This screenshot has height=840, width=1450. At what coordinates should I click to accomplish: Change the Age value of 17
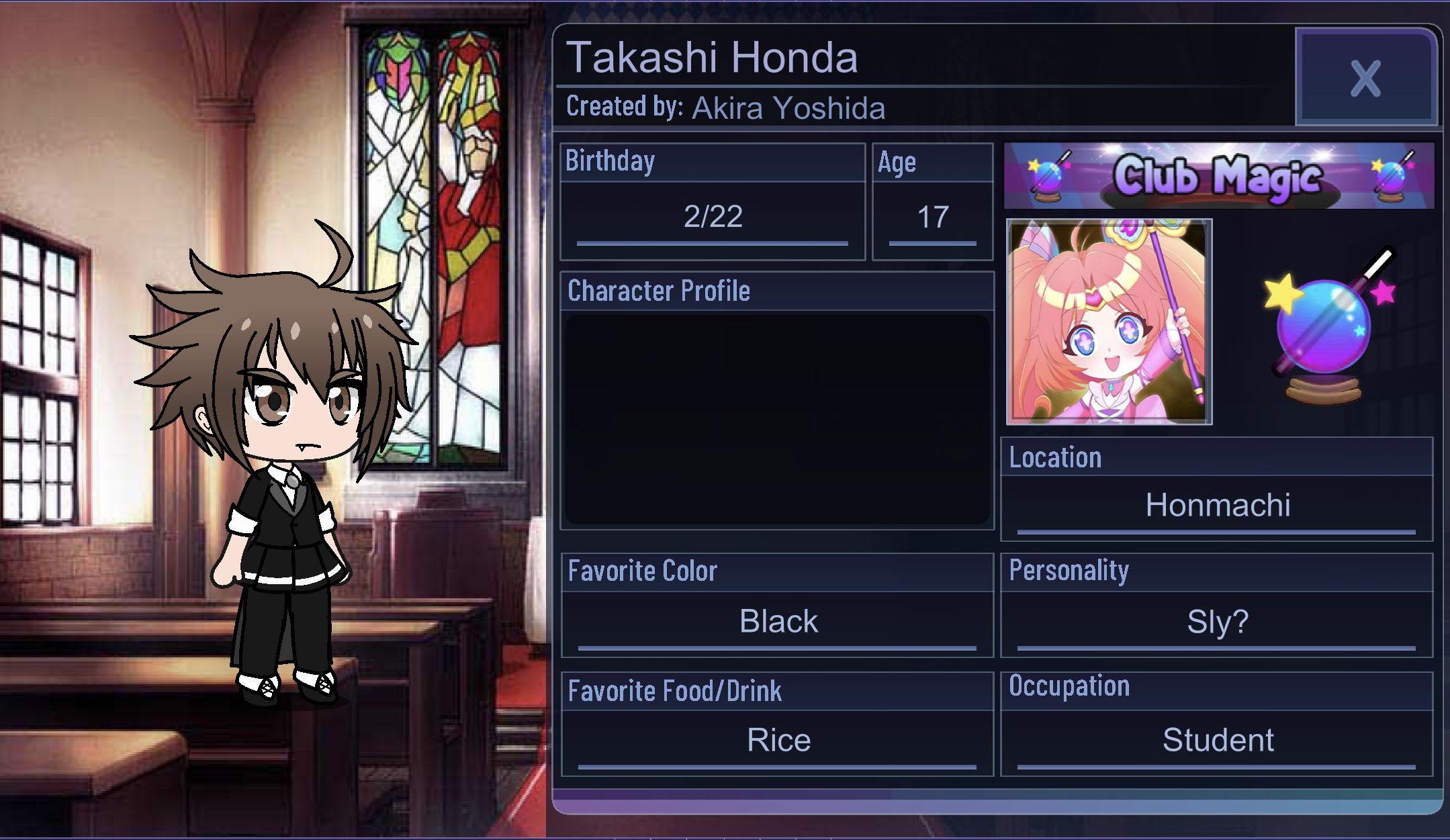point(932,217)
